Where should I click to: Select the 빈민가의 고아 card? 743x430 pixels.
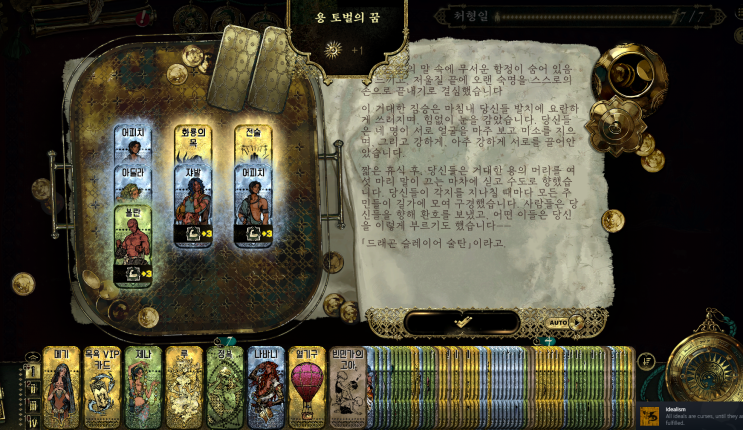[346, 388]
